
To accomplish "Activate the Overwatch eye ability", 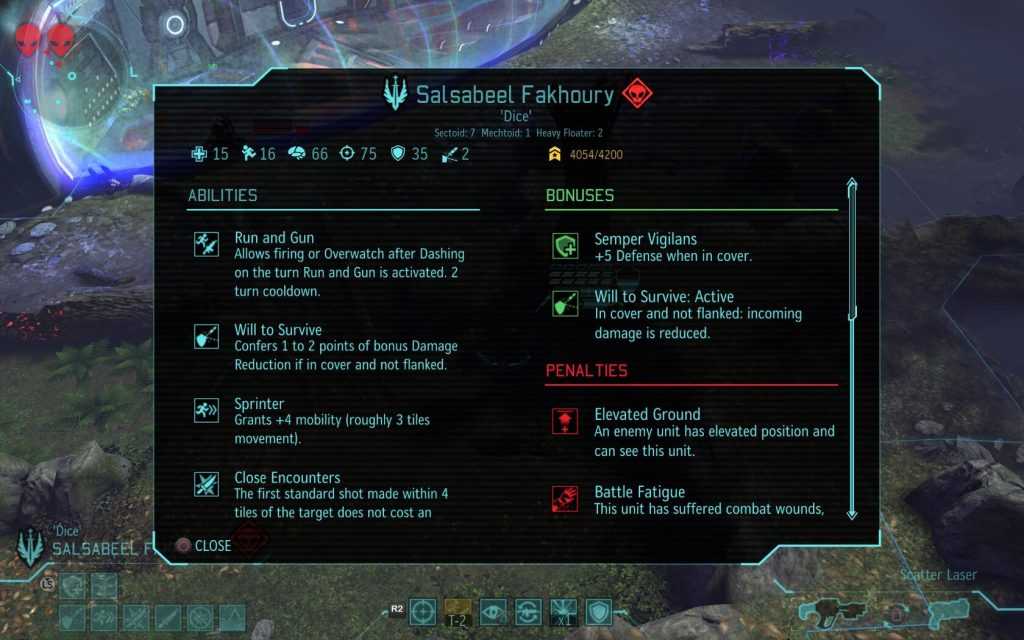I will [493, 611].
